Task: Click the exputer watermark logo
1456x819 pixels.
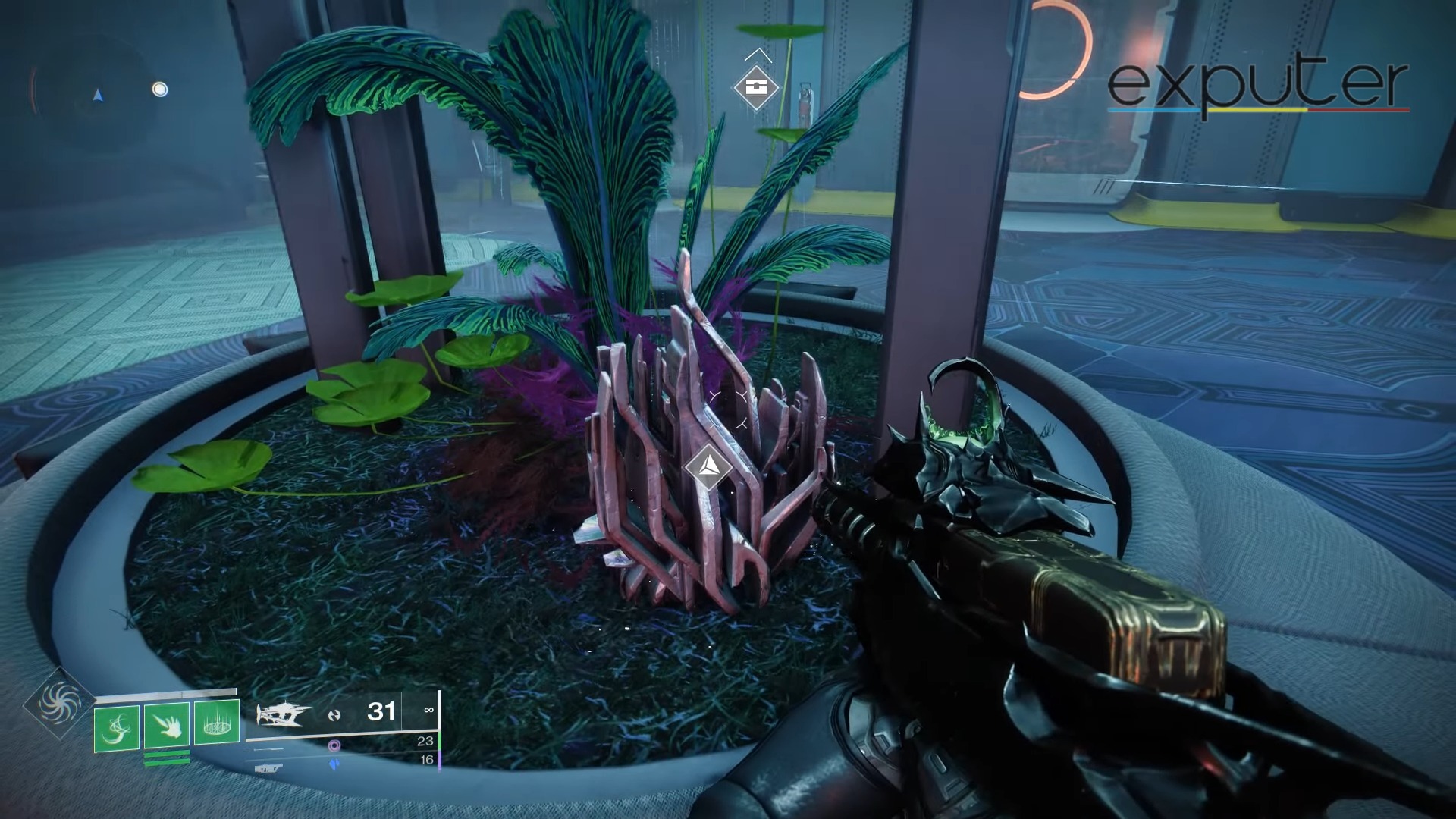Action: (1259, 80)
